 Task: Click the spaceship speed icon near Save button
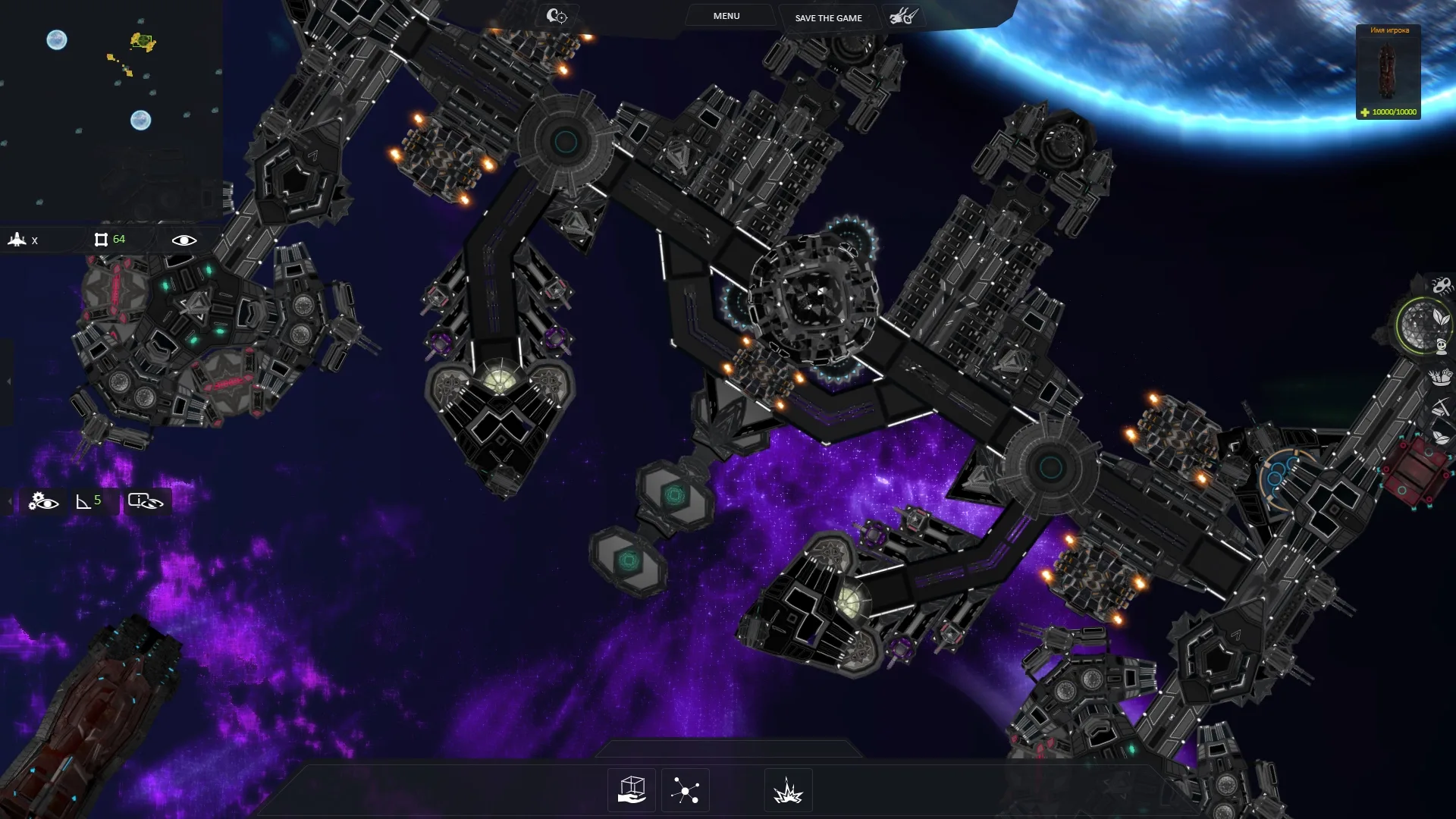(904, 15)
